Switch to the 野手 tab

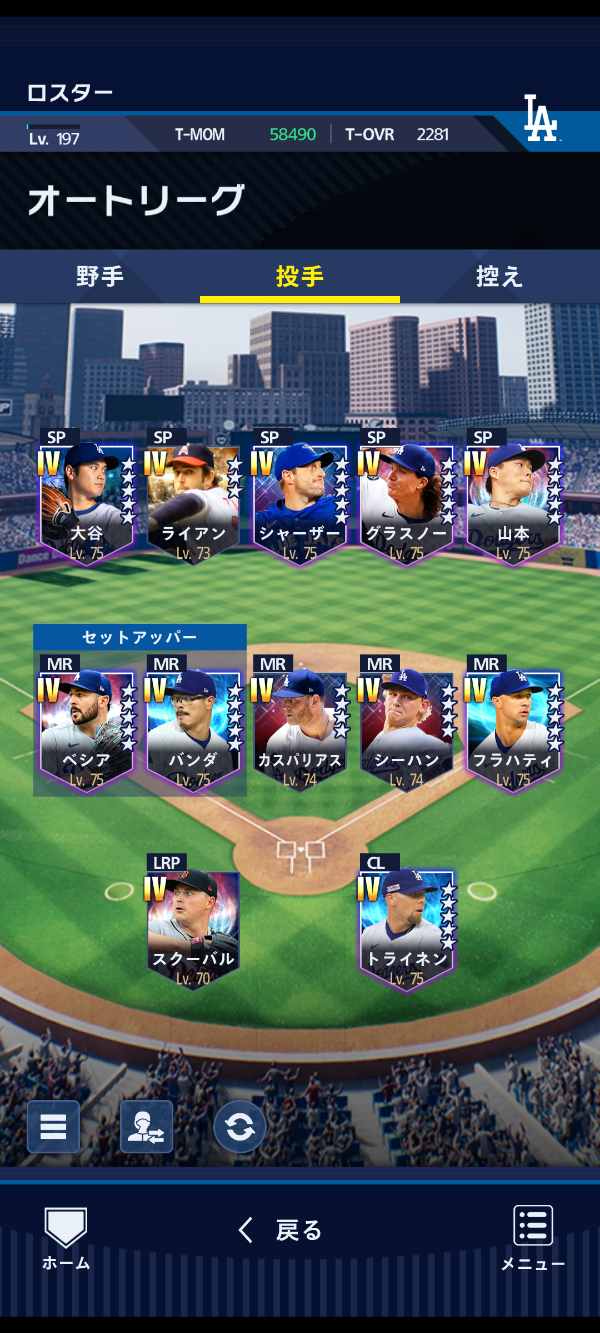[x=100, y=277]
